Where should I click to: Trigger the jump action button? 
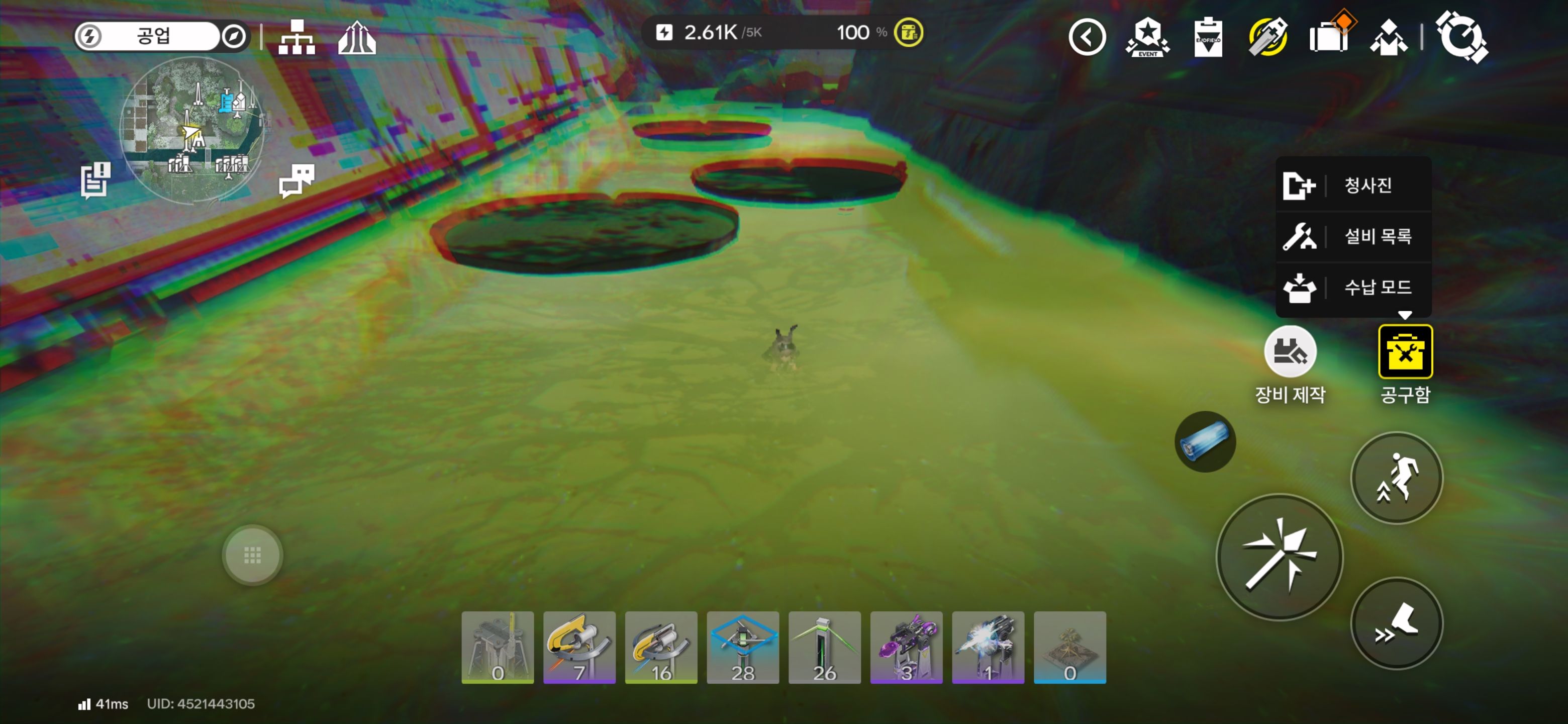coord(1396,478)
